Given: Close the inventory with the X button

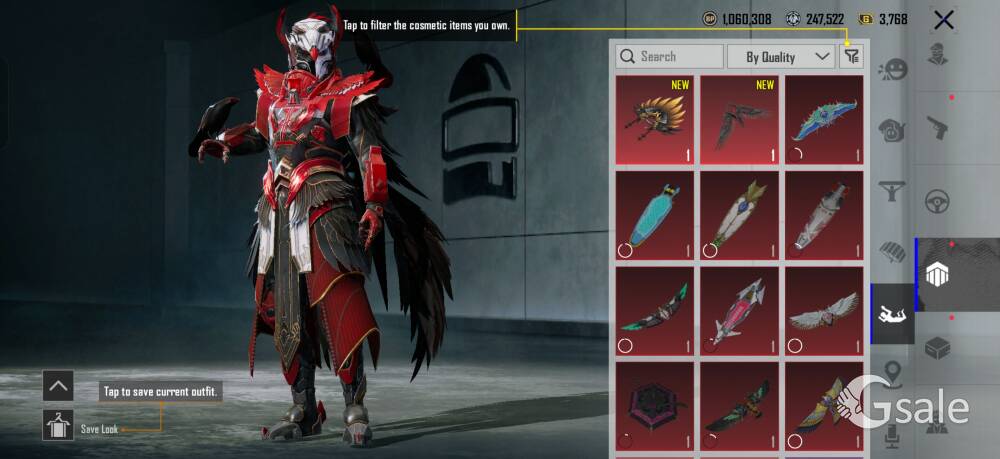Looking at the screenshot, I should [x=943, y=19].
